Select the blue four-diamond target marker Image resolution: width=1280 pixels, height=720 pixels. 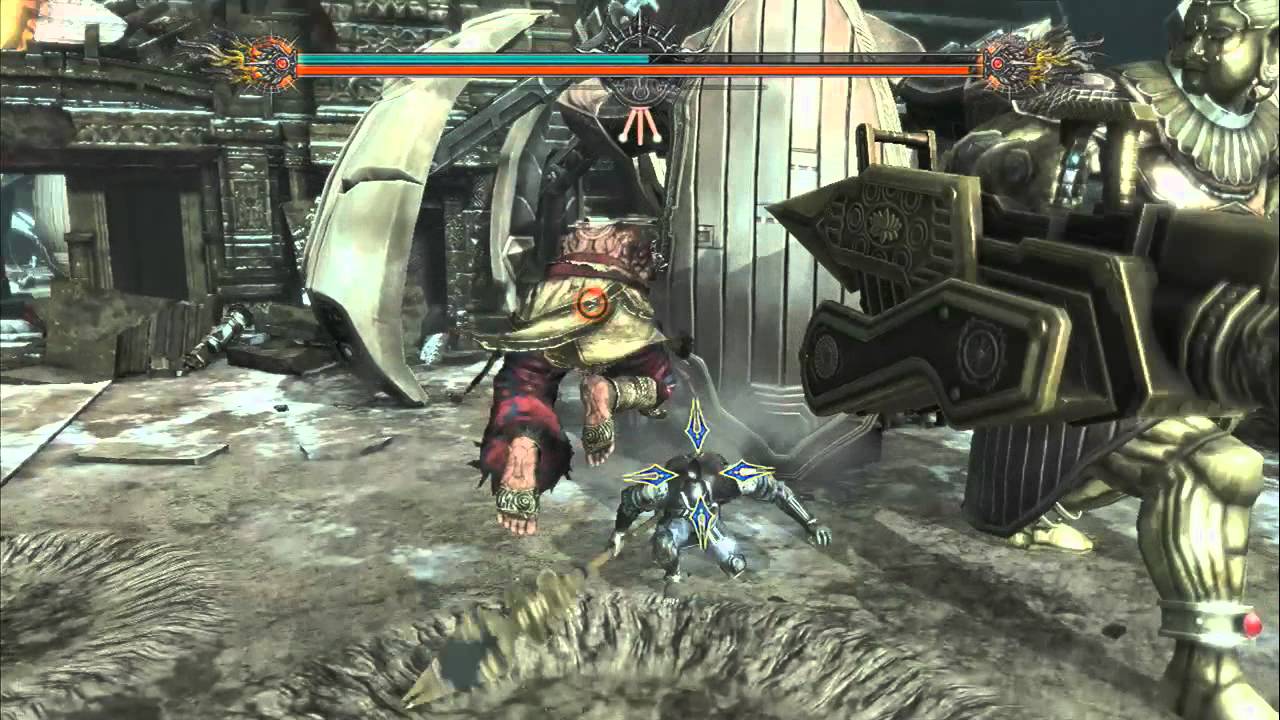pyautogui.click(x=698, y=473)
